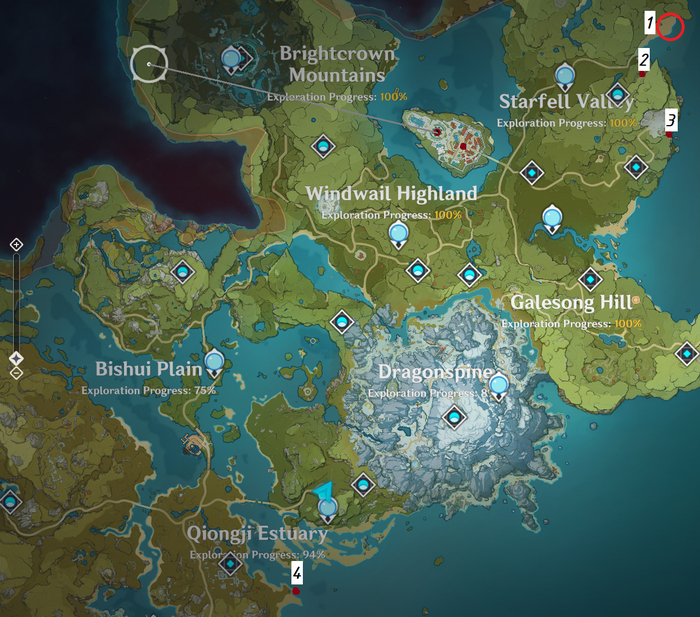
Task: Click the player's blue arrow position marker
Action: click(323, 493)
